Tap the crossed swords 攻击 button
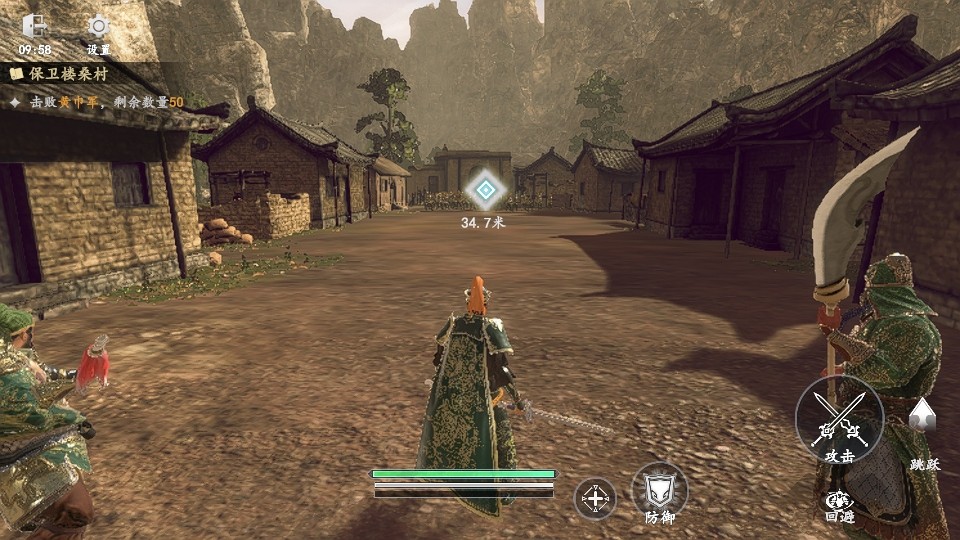960x540 pixels. click(840, 420)
